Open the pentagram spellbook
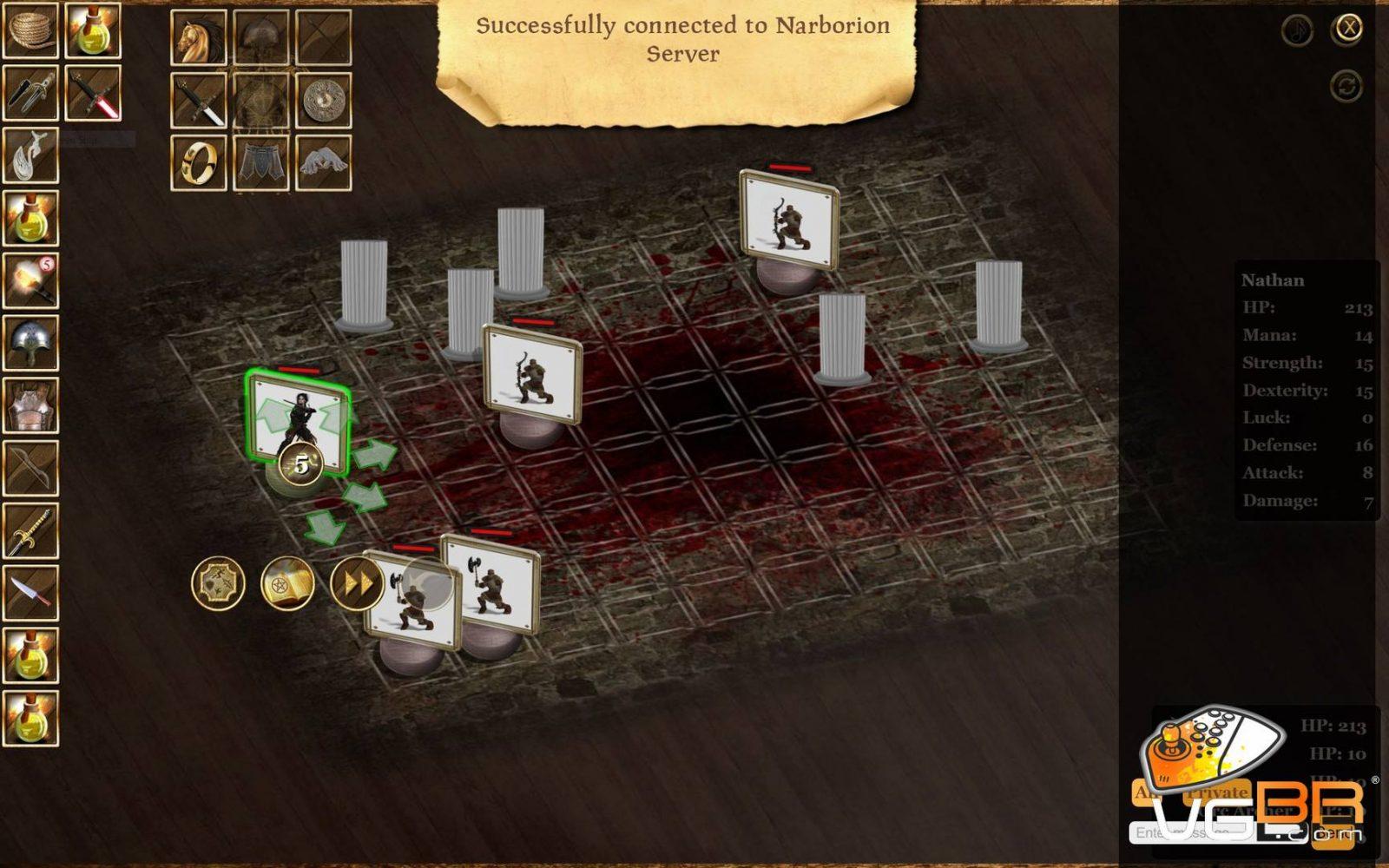1389x868 pixels. [x=287, y=583]
